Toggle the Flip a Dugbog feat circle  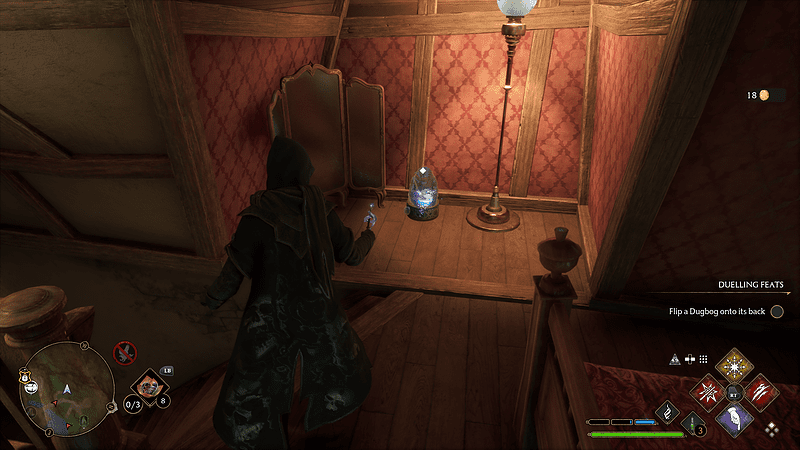coord(777,312)
